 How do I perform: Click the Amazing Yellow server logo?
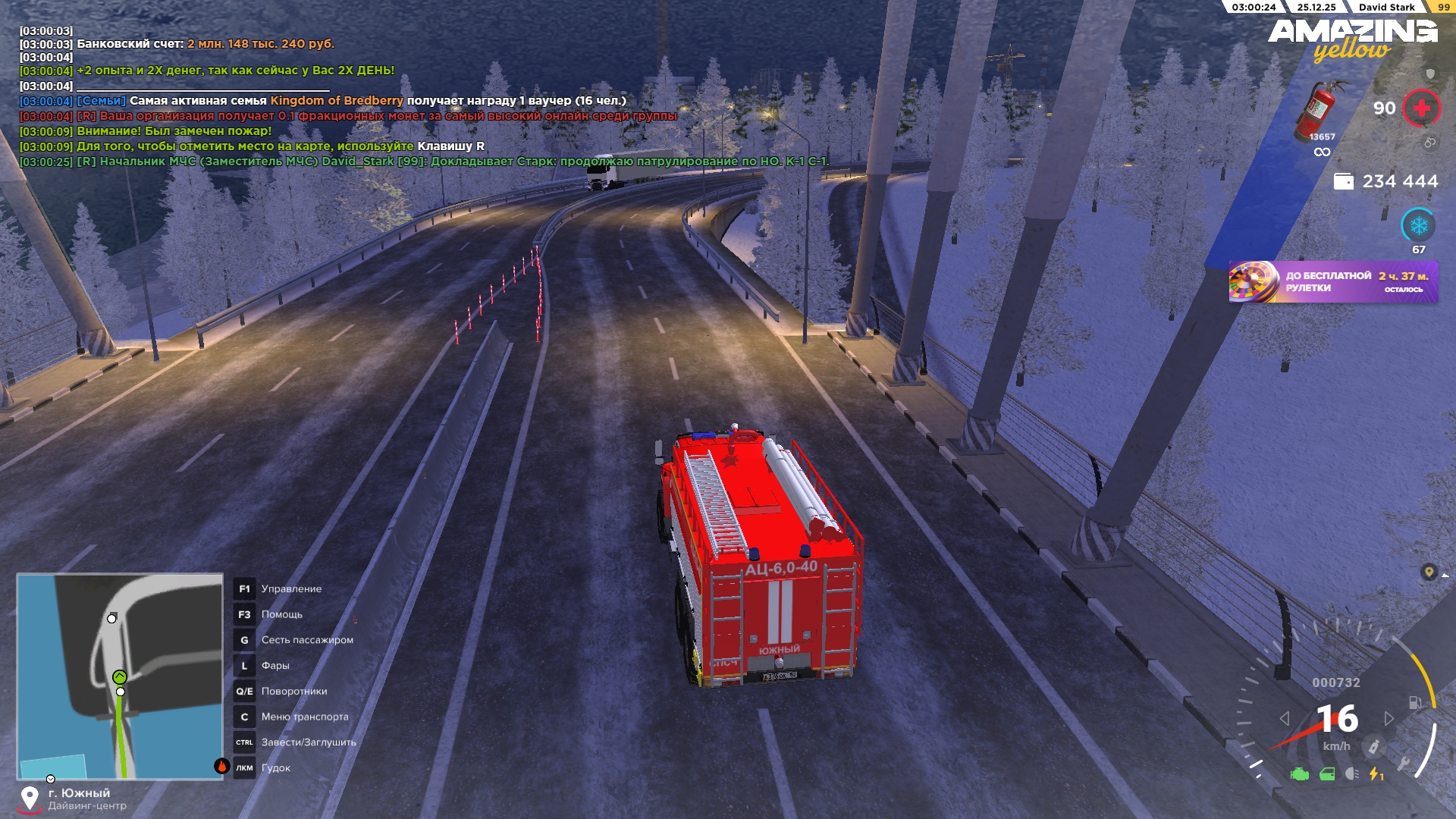pos(1352,39)
